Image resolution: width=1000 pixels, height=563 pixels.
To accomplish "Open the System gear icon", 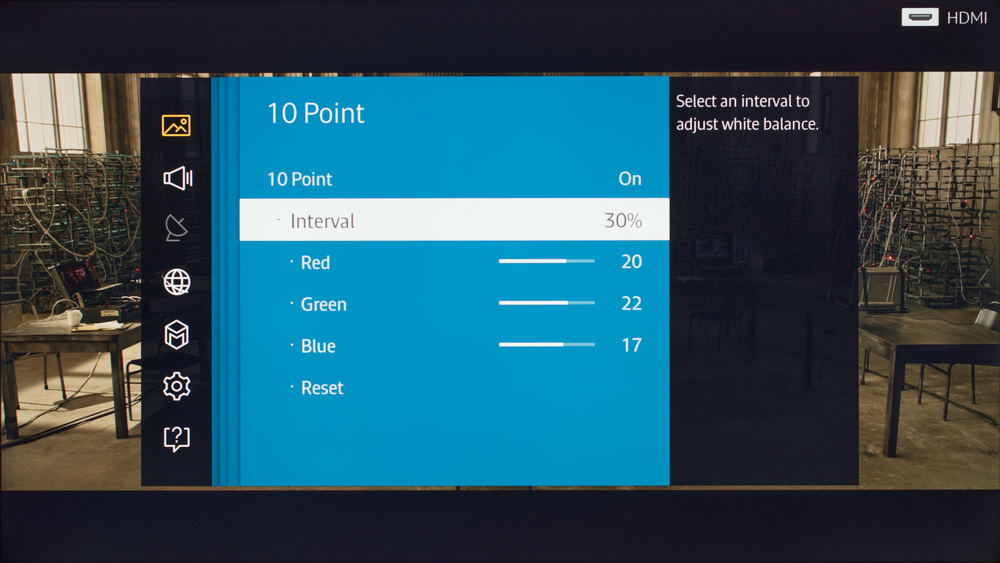I will 177,386.
